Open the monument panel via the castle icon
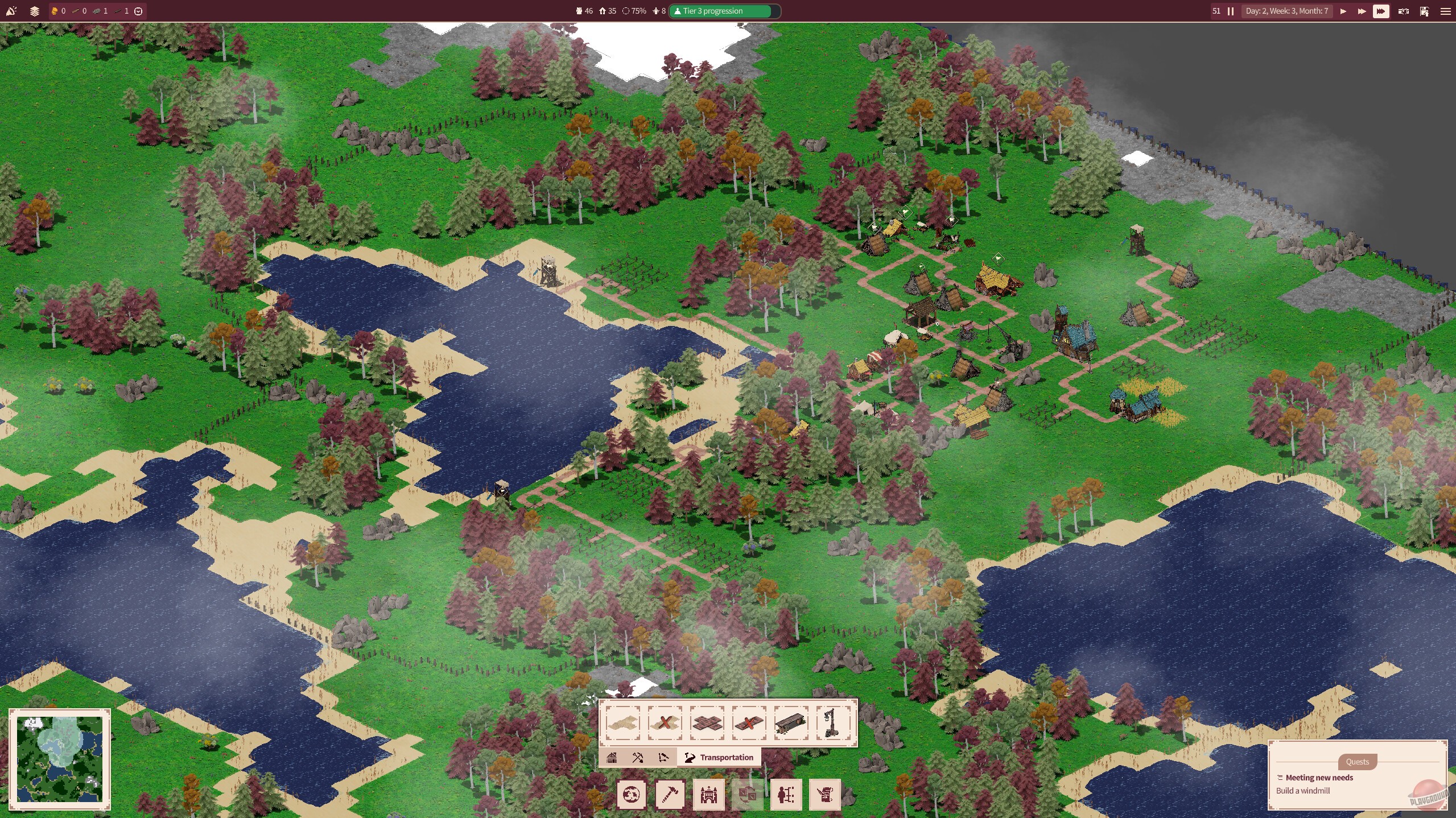 tap(708, 795)
